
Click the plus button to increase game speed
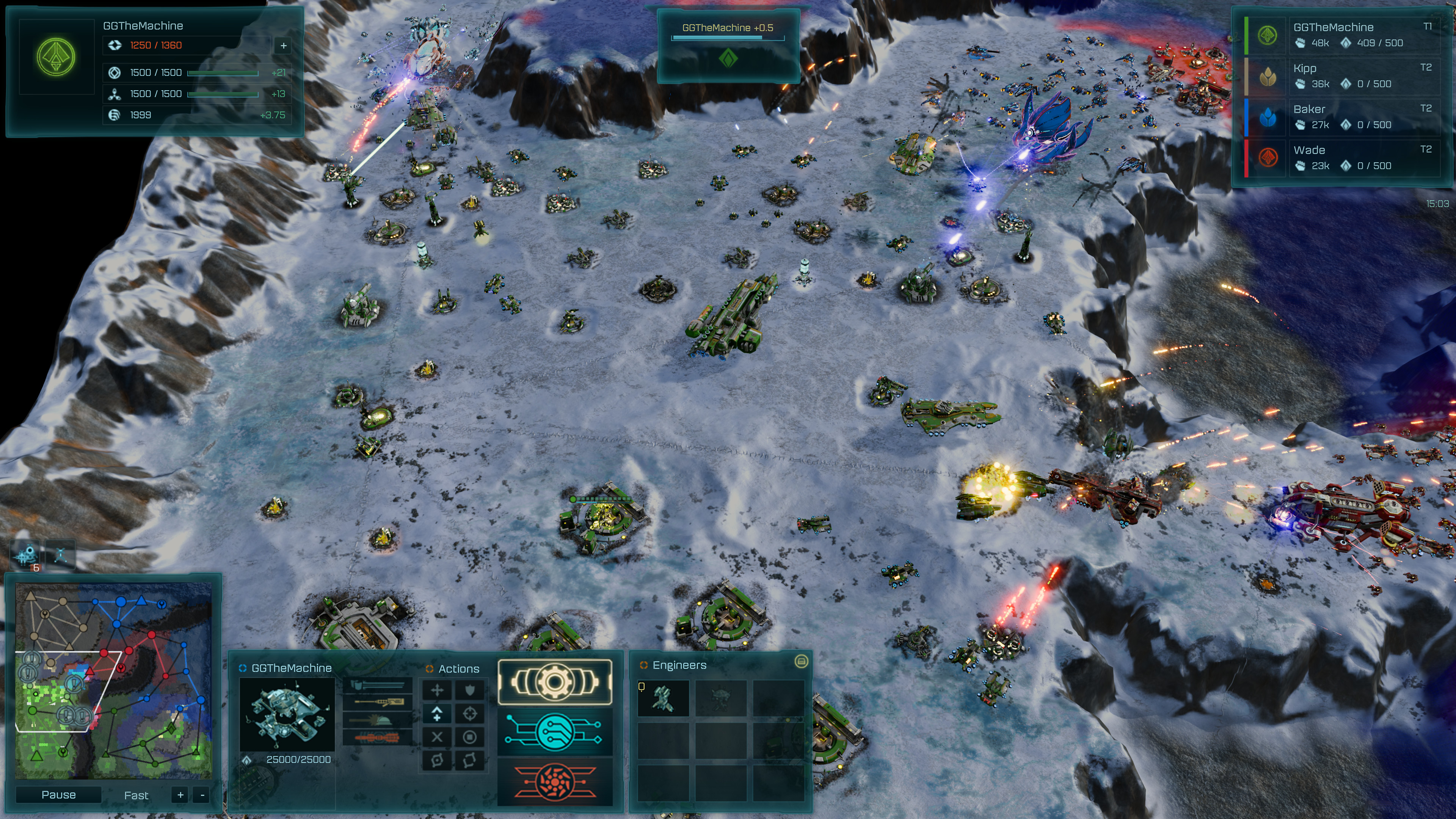coord(180,795)
